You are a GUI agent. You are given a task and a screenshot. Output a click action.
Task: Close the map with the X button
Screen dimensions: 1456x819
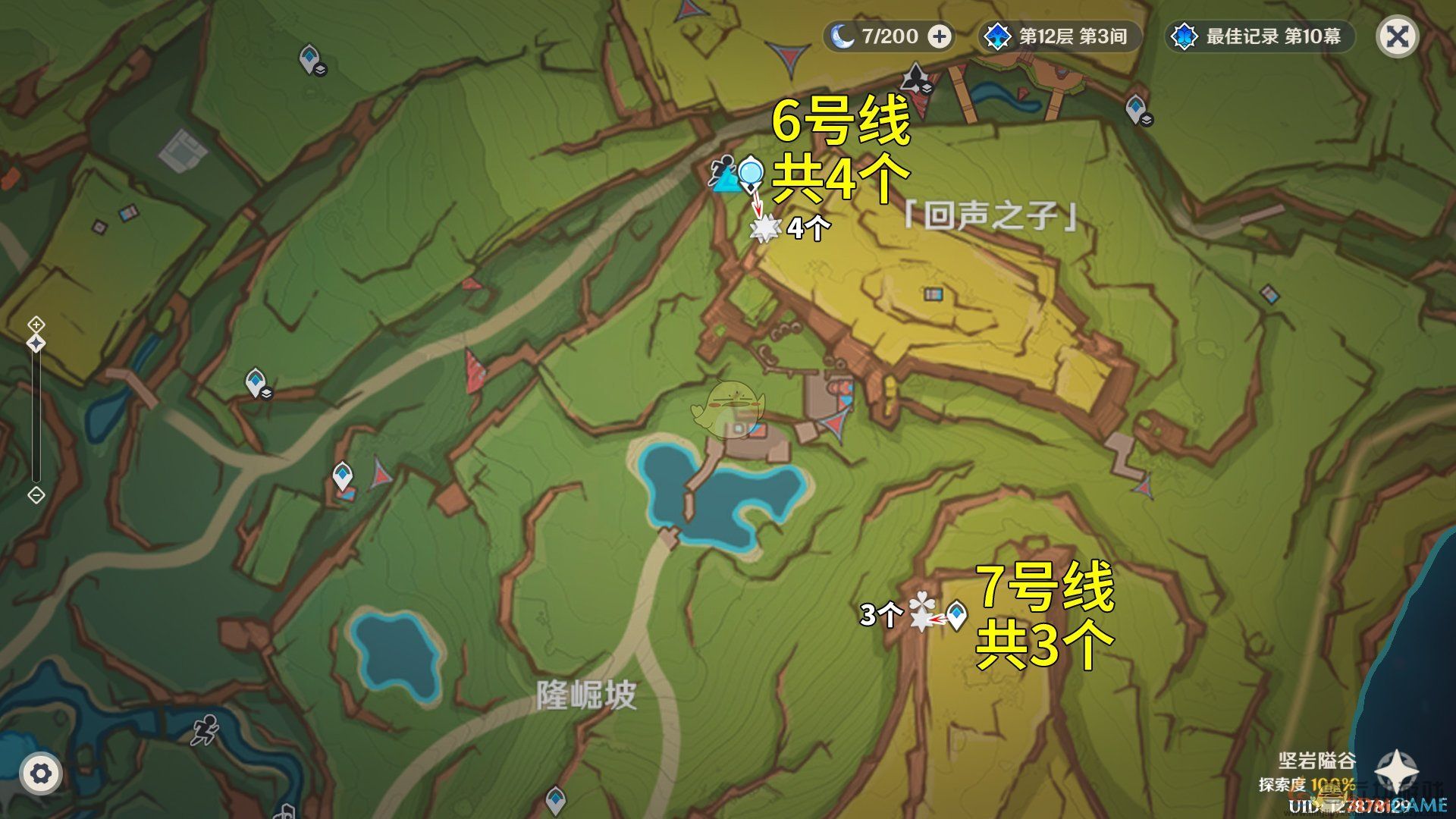click(x=1399, y=34)
